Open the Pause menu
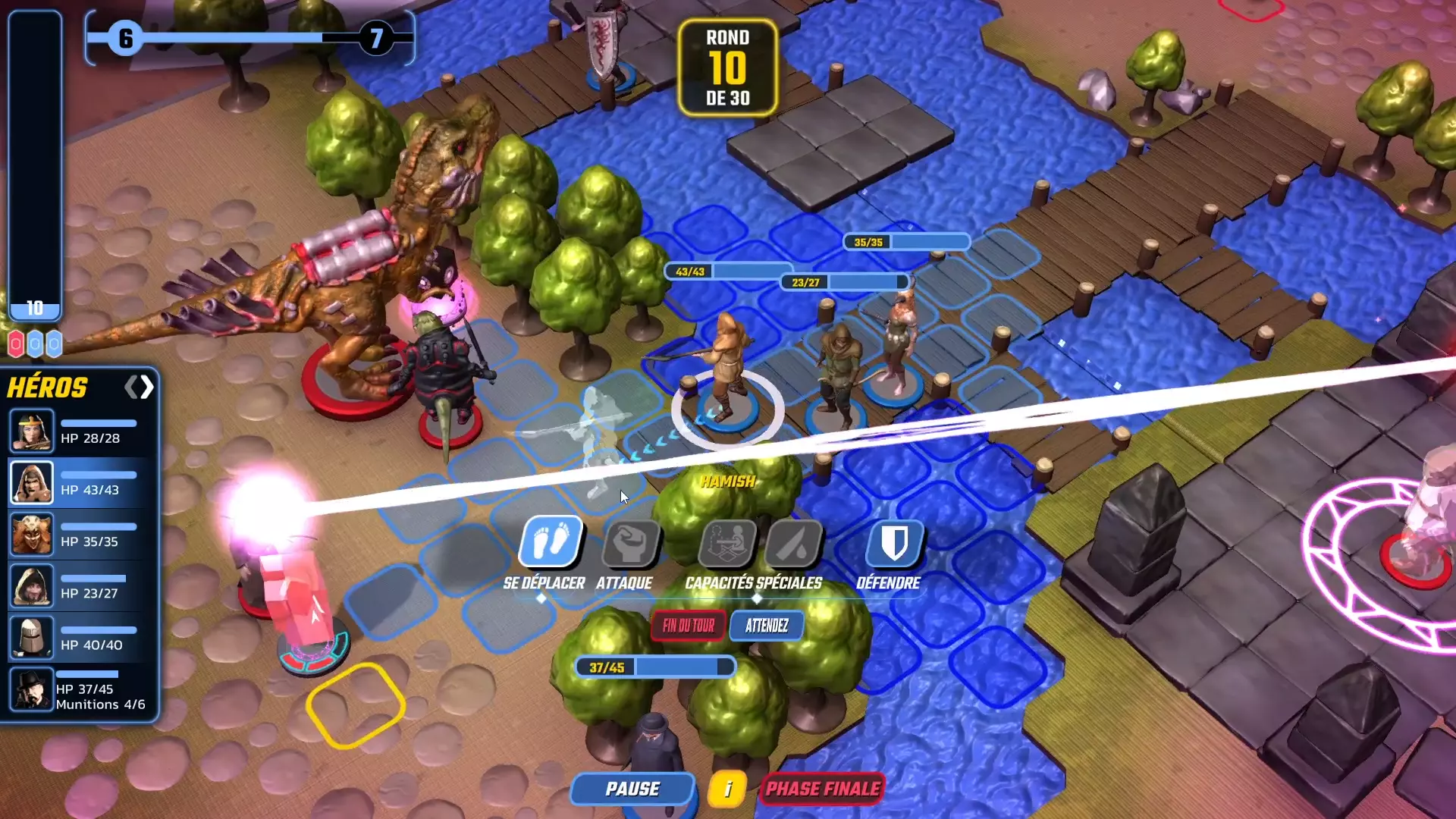This screenshot has height=819, width=1456. [632, 789]
